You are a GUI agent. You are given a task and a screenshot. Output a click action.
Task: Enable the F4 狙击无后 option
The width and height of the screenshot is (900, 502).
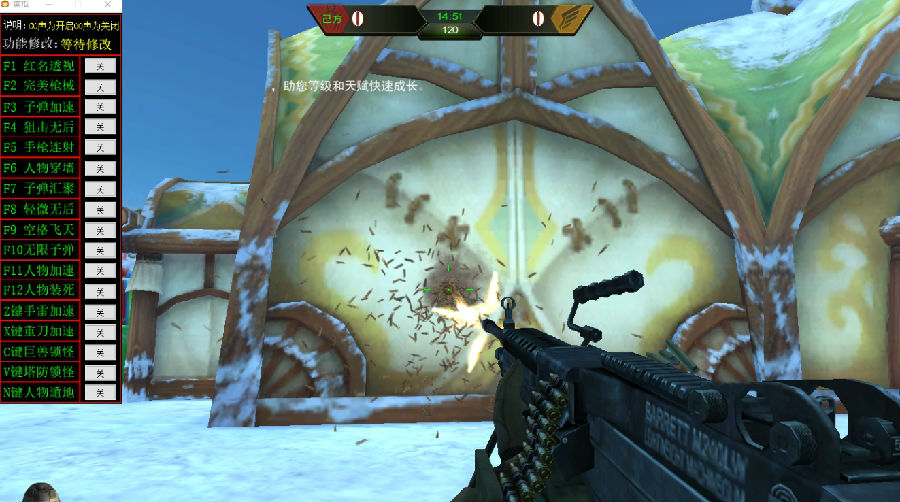[x=100, y=127]
